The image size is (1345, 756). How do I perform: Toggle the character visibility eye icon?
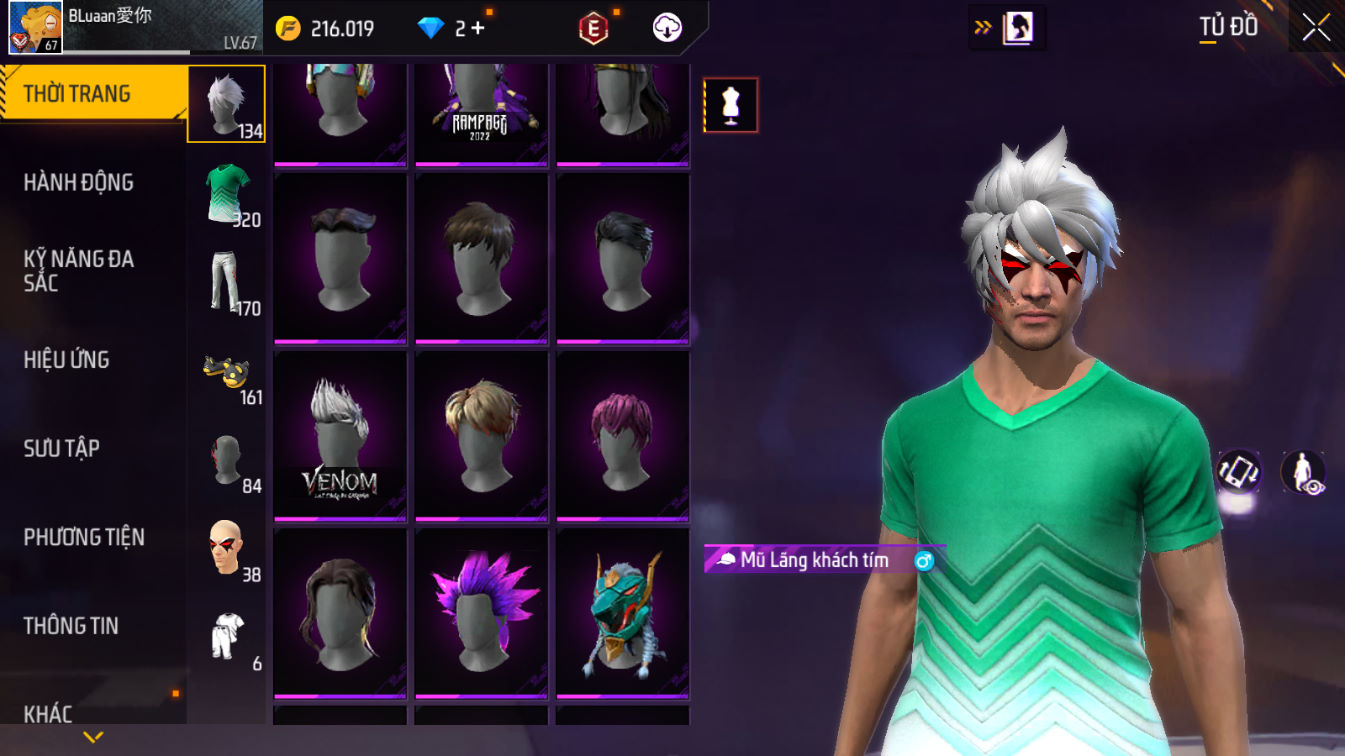[x=1303, y=472]
